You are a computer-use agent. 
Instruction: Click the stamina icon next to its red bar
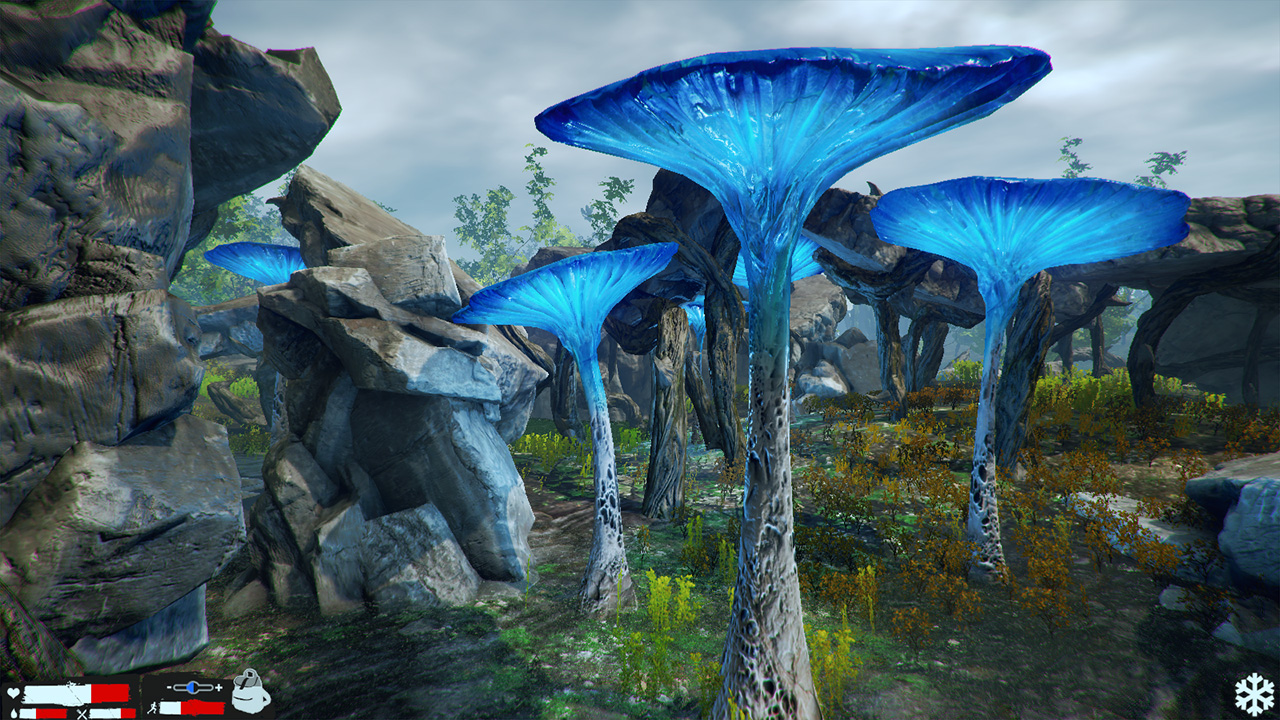(193, 708)
